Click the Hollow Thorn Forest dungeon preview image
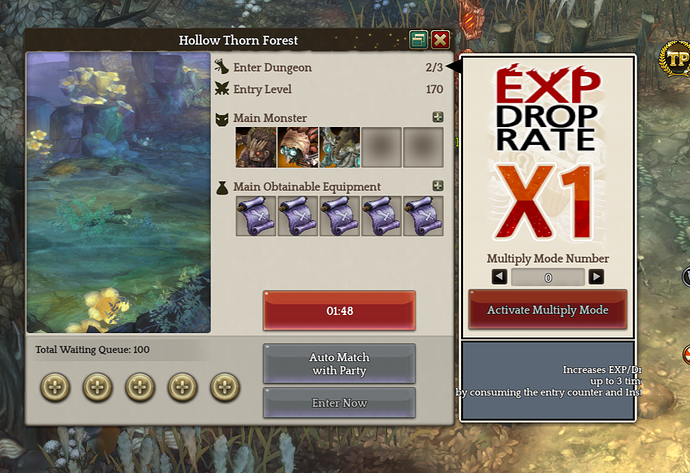Image resolution: width=690 pixels, height=473 pixels. [118, 192]
